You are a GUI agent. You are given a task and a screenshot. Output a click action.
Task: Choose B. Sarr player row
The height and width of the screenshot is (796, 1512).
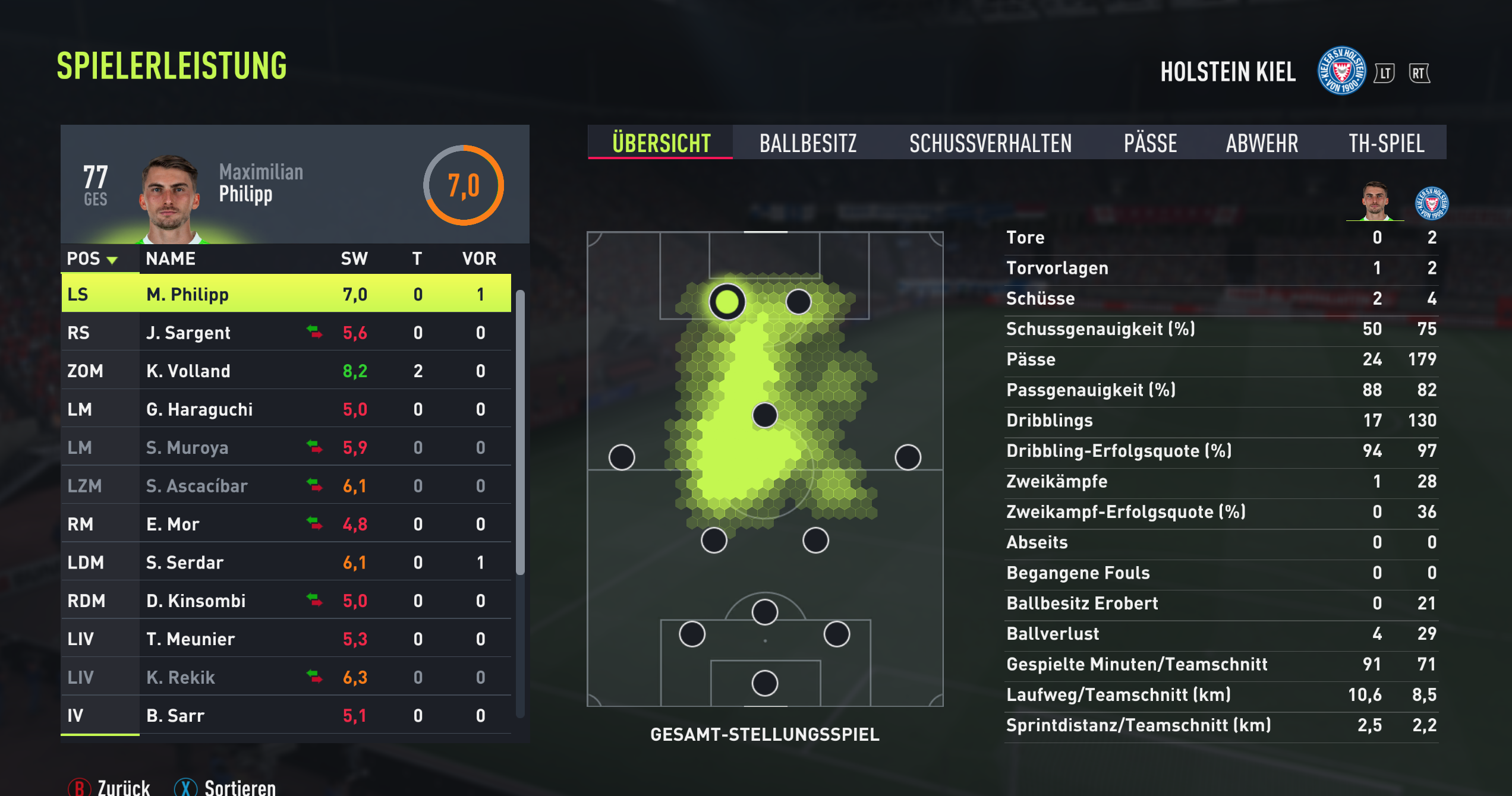pyautogui.click(x=286, y=715)
